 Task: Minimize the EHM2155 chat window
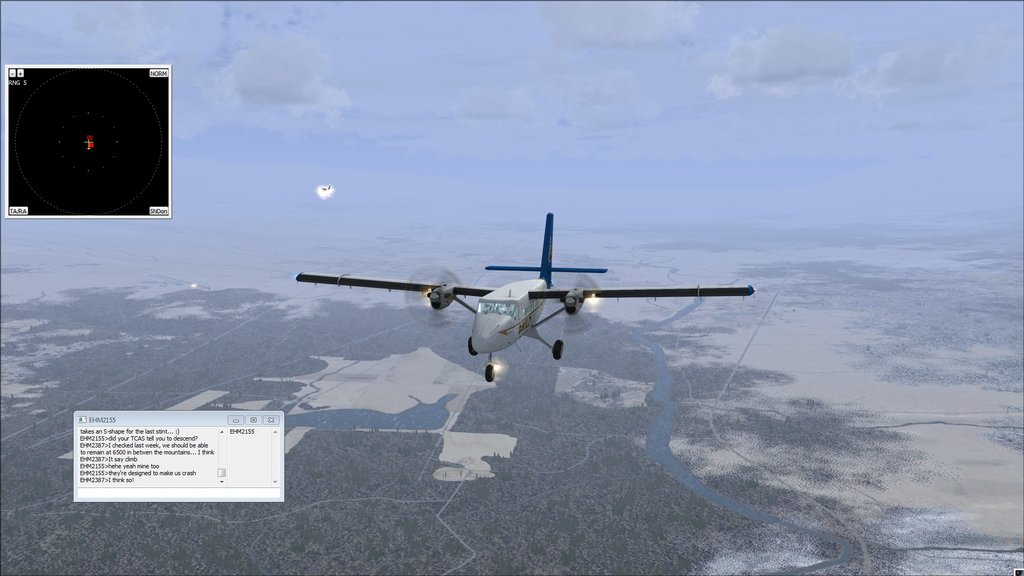[236, 420]
